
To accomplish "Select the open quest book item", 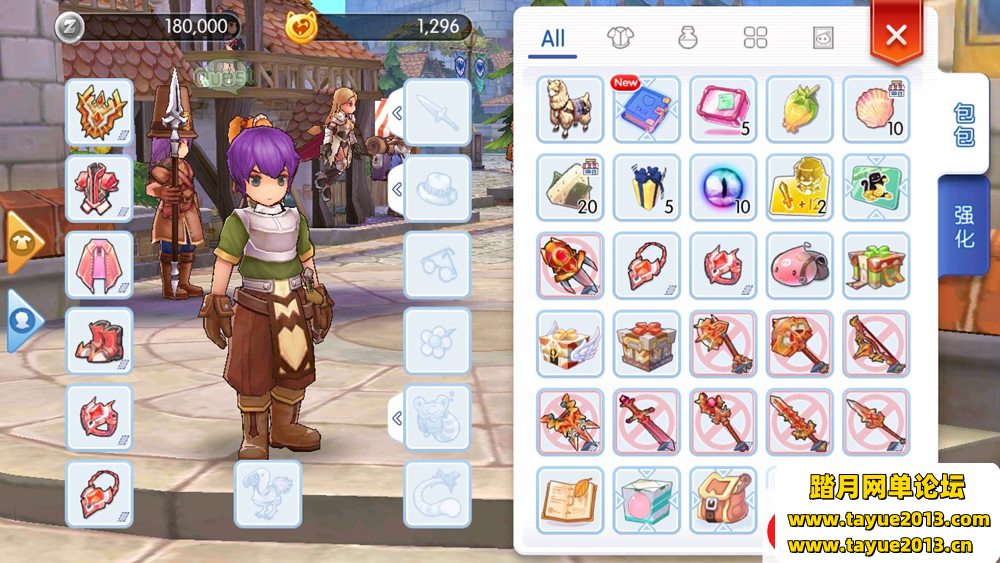I will 570,499.
